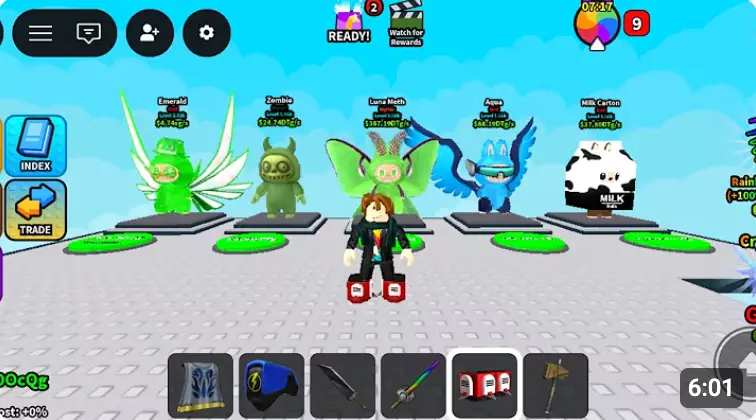Open the TRADE arrows button

(36, 210)
